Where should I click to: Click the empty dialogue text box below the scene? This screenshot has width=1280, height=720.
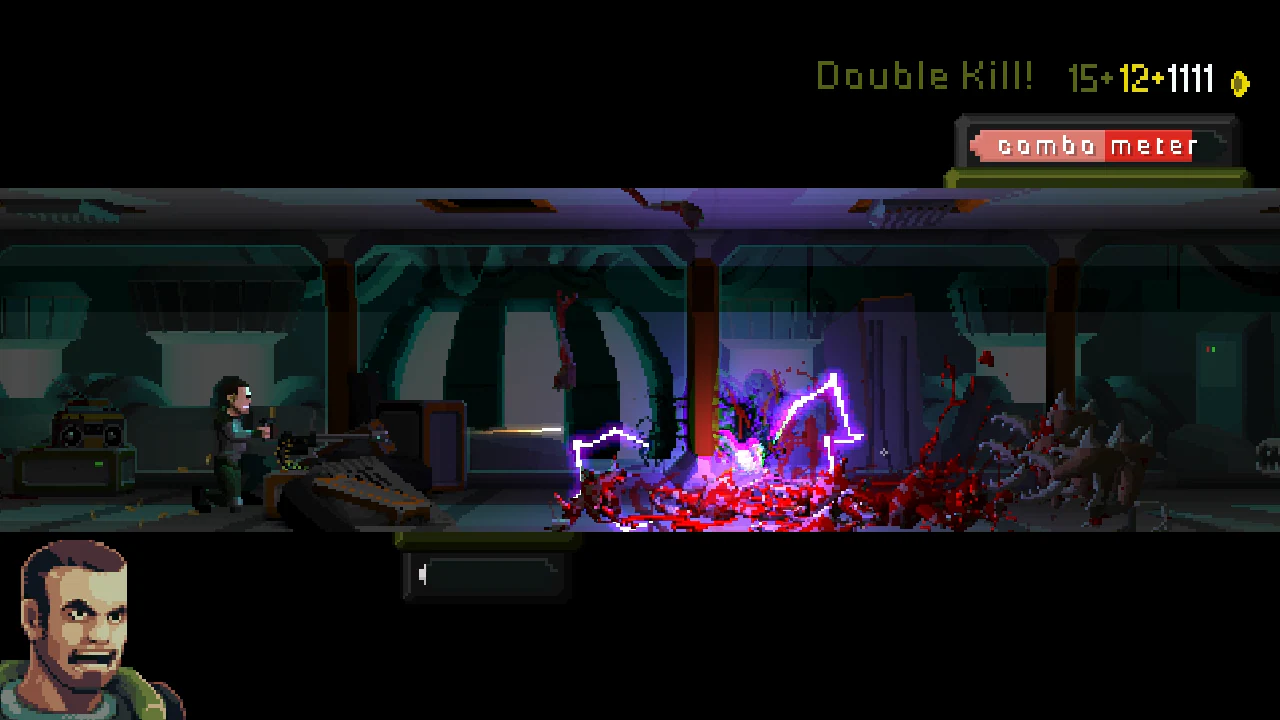click(487, 573)
